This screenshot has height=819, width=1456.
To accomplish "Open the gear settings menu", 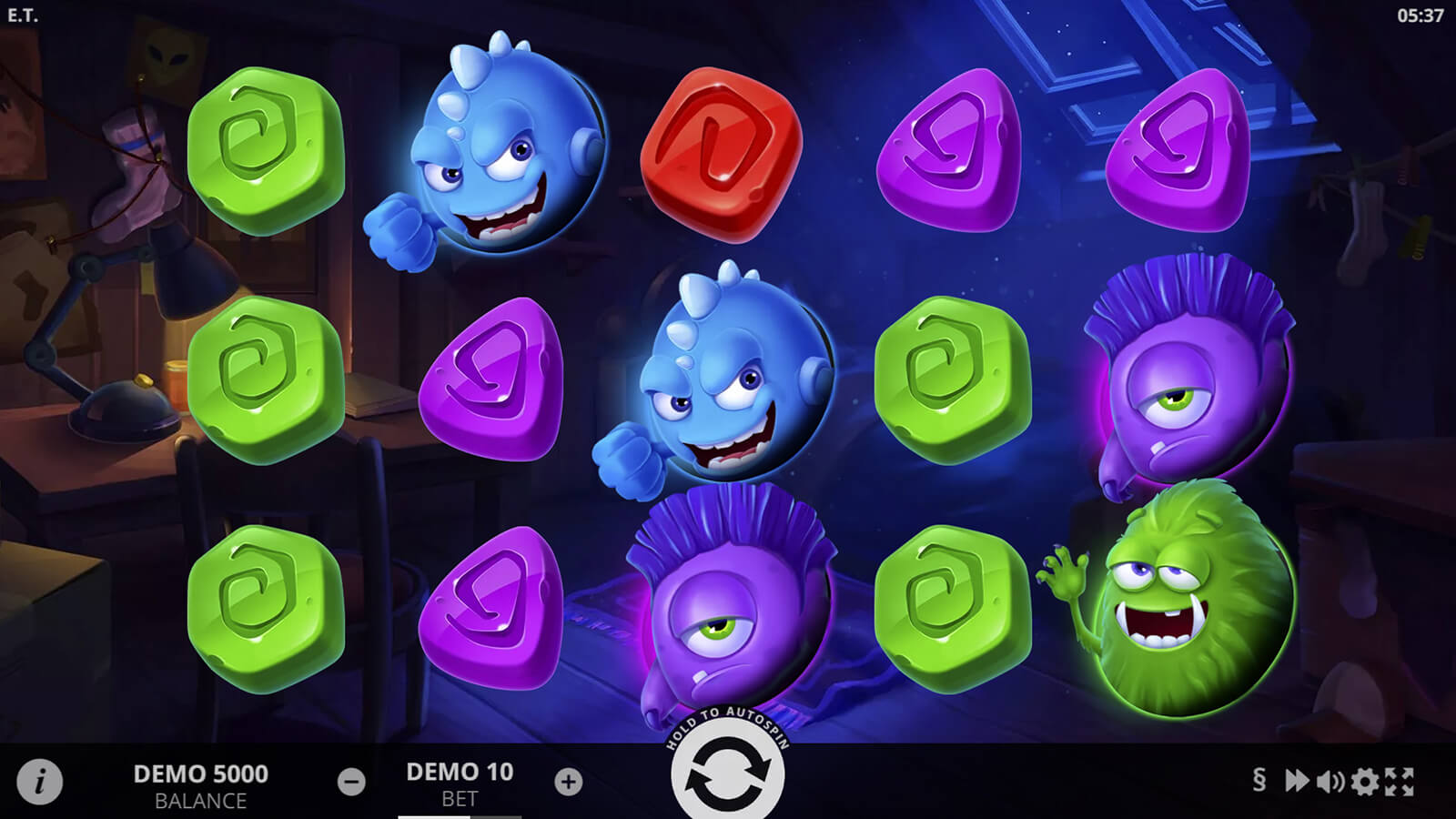I will click(1365, 781).
